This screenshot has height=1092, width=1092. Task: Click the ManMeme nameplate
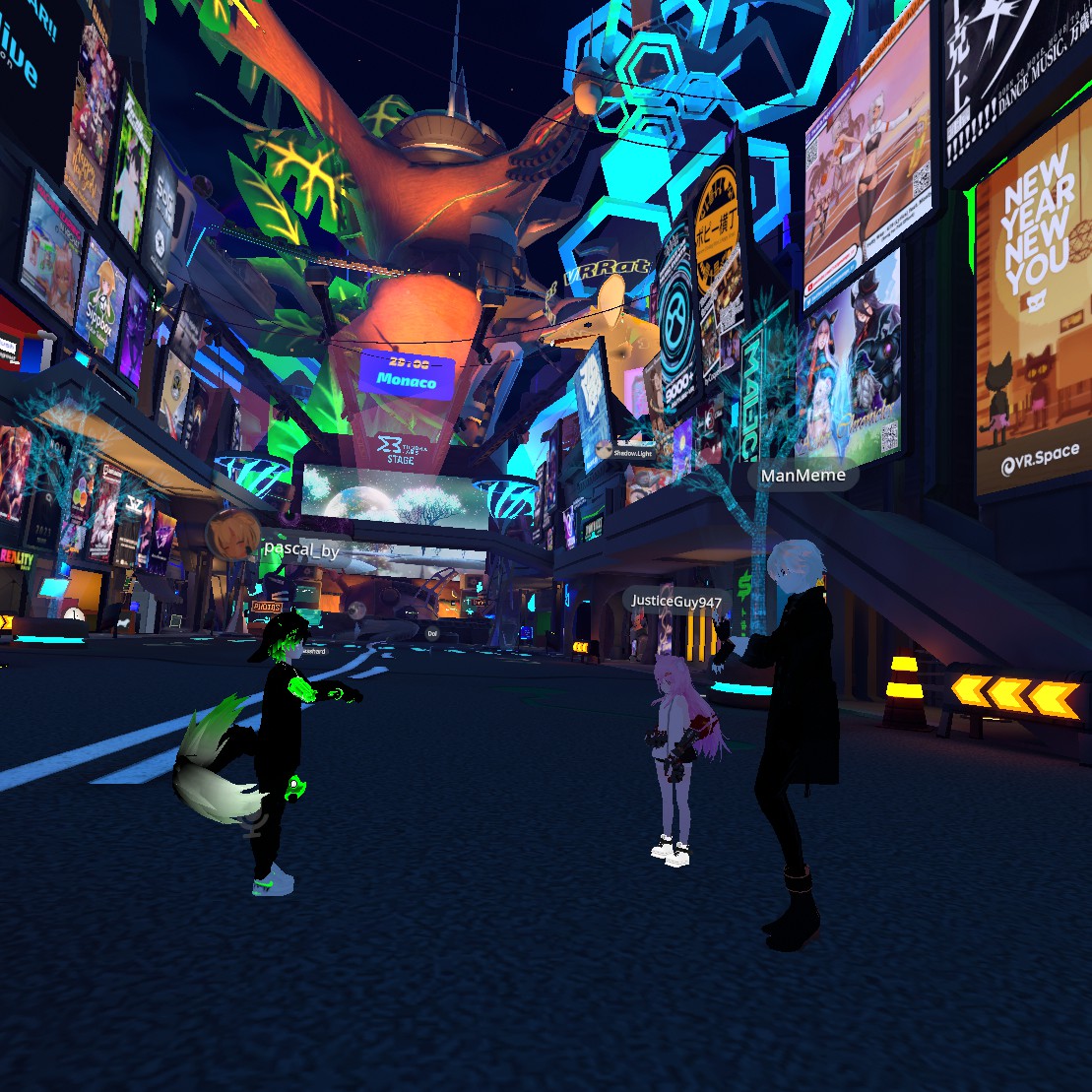pyautogui.click(x=803, y=476)
